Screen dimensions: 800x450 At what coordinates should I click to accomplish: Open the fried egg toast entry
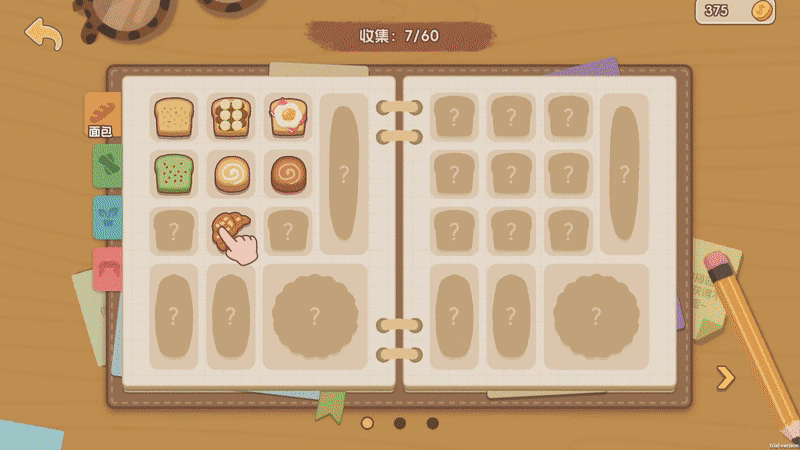click(288, 117)
